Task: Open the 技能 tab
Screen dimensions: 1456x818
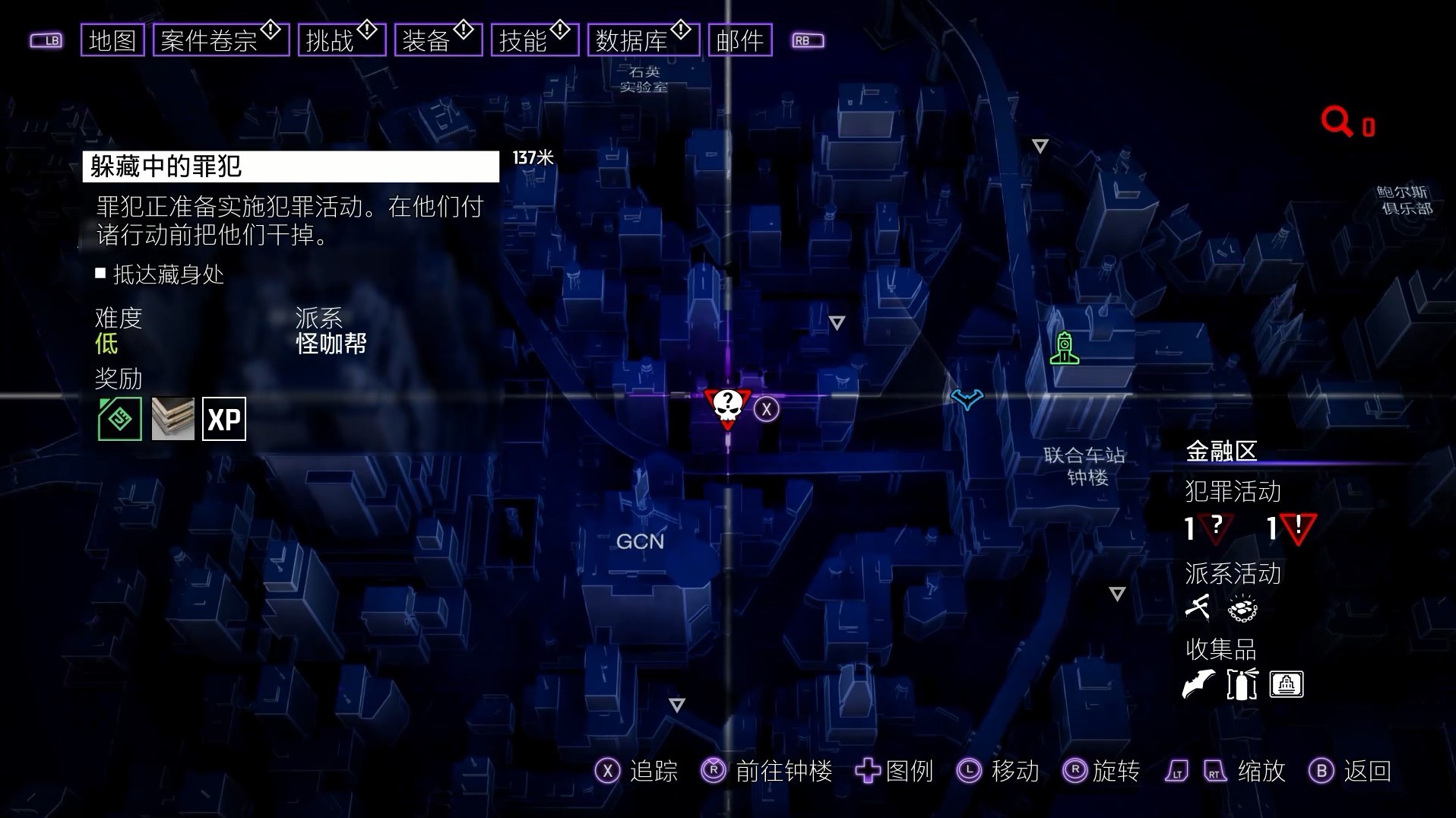Action: pos(534,40)
